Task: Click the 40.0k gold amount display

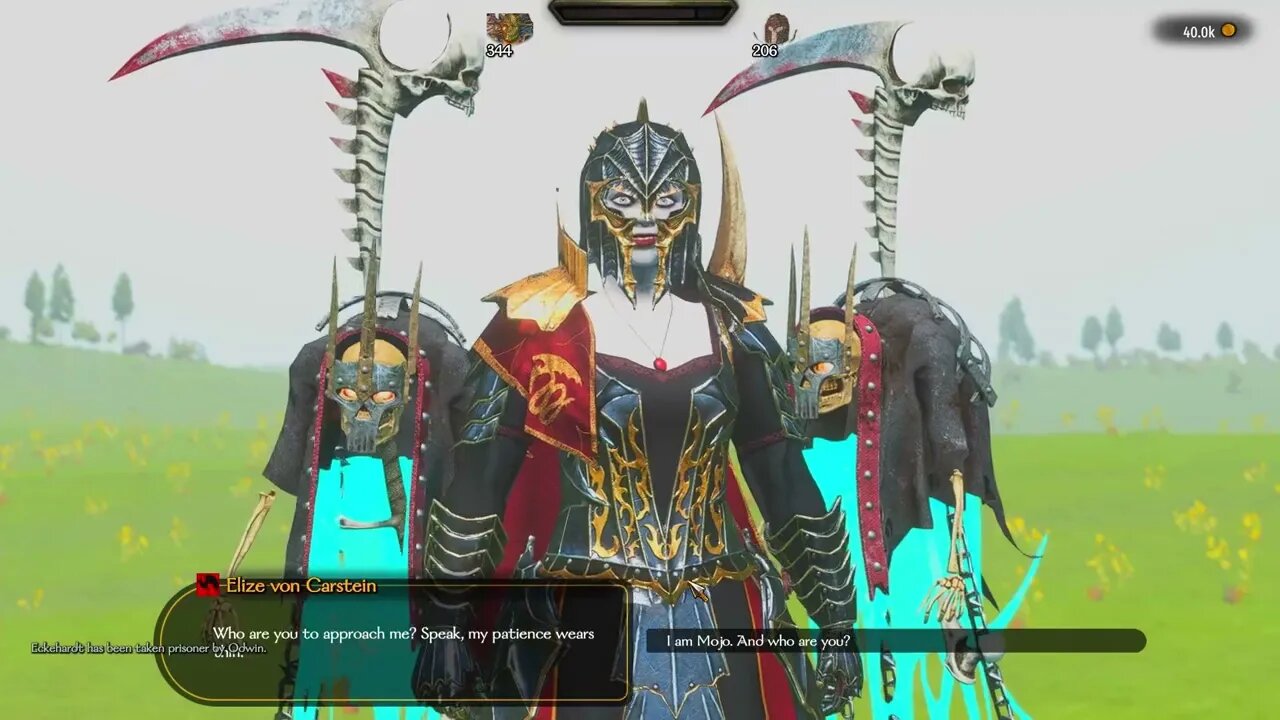Action: coord(1200,31)
